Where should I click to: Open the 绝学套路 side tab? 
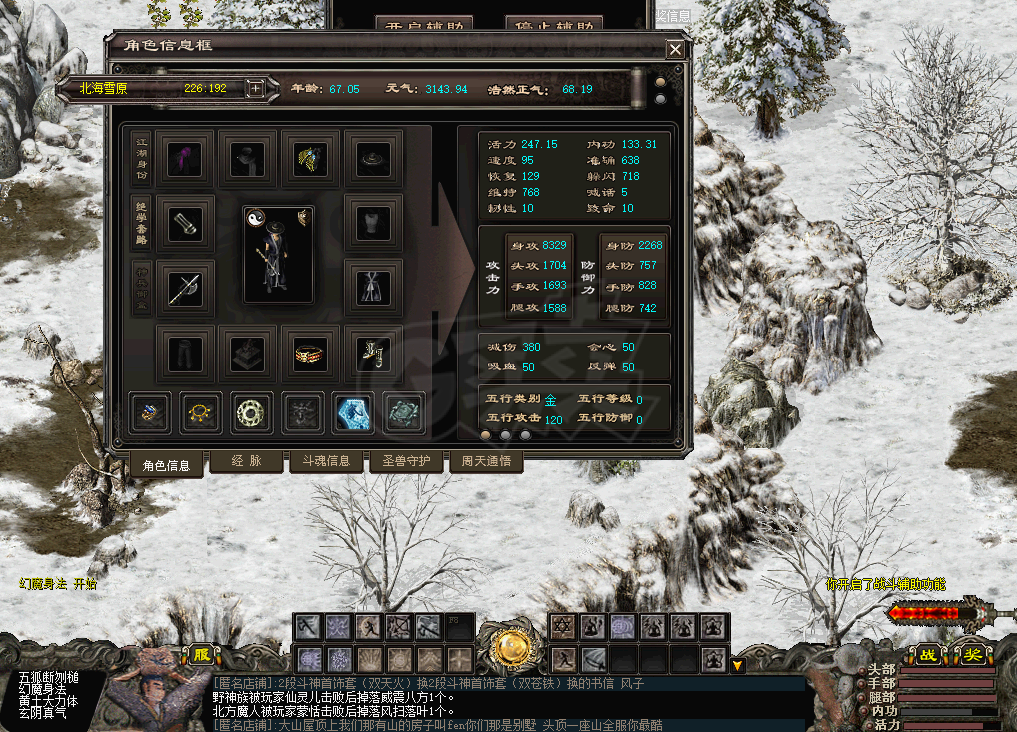click(142, 223)
